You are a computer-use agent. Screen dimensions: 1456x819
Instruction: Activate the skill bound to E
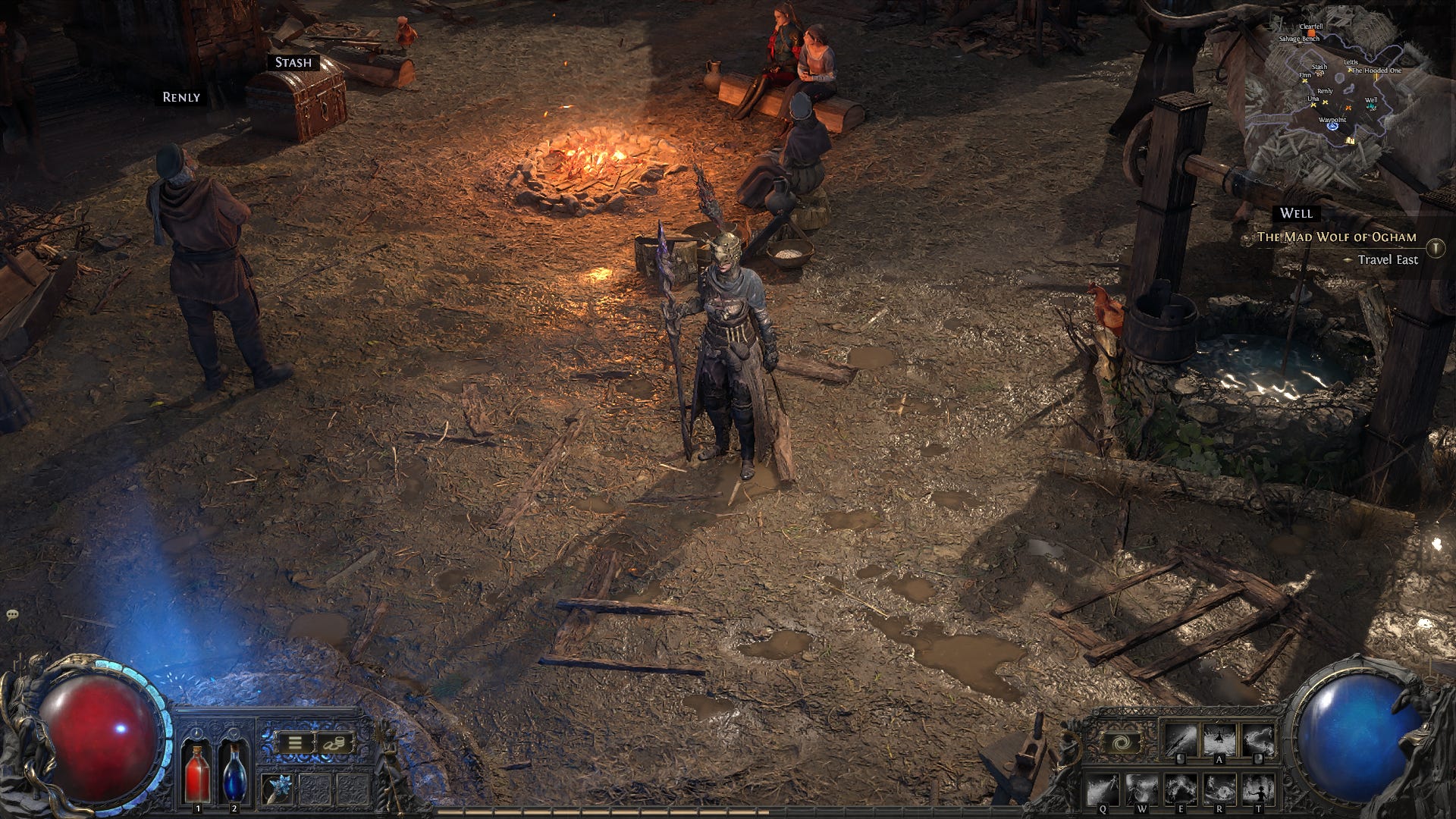[x=1181, y=790]
